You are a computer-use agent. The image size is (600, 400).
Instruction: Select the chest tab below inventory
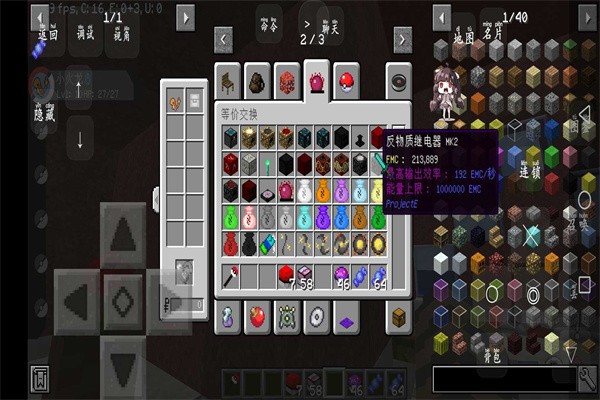click(400, 318)
